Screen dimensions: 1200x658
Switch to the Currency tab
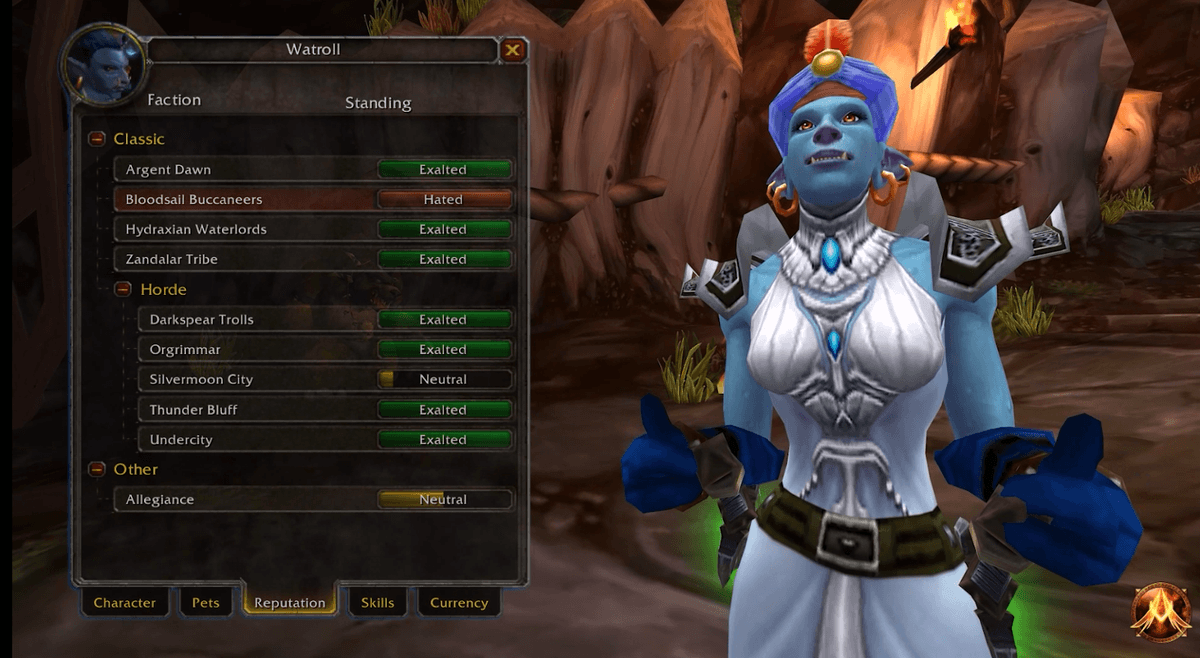click(x=459, y=603)
